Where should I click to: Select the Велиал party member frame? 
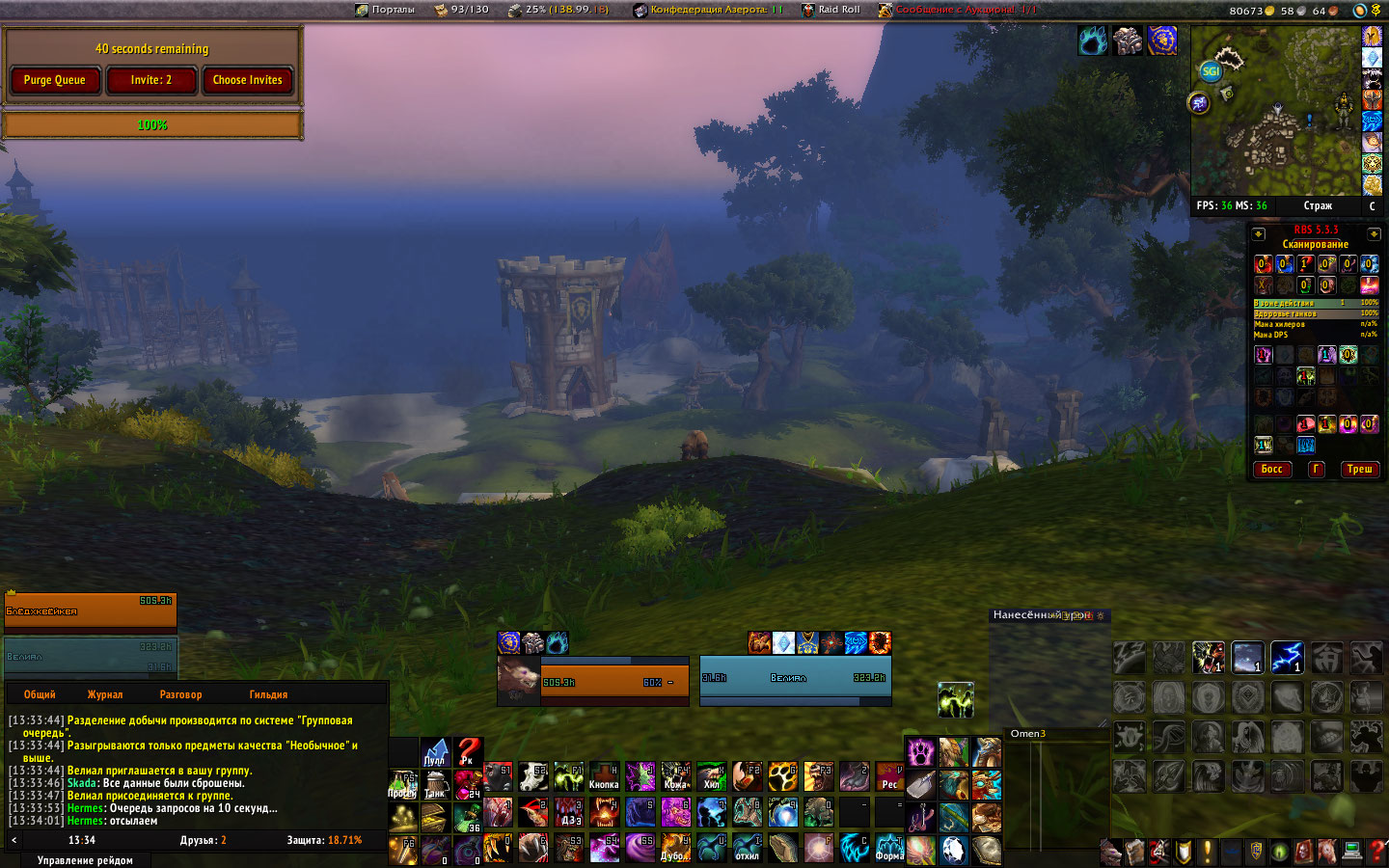coord(91,656)
